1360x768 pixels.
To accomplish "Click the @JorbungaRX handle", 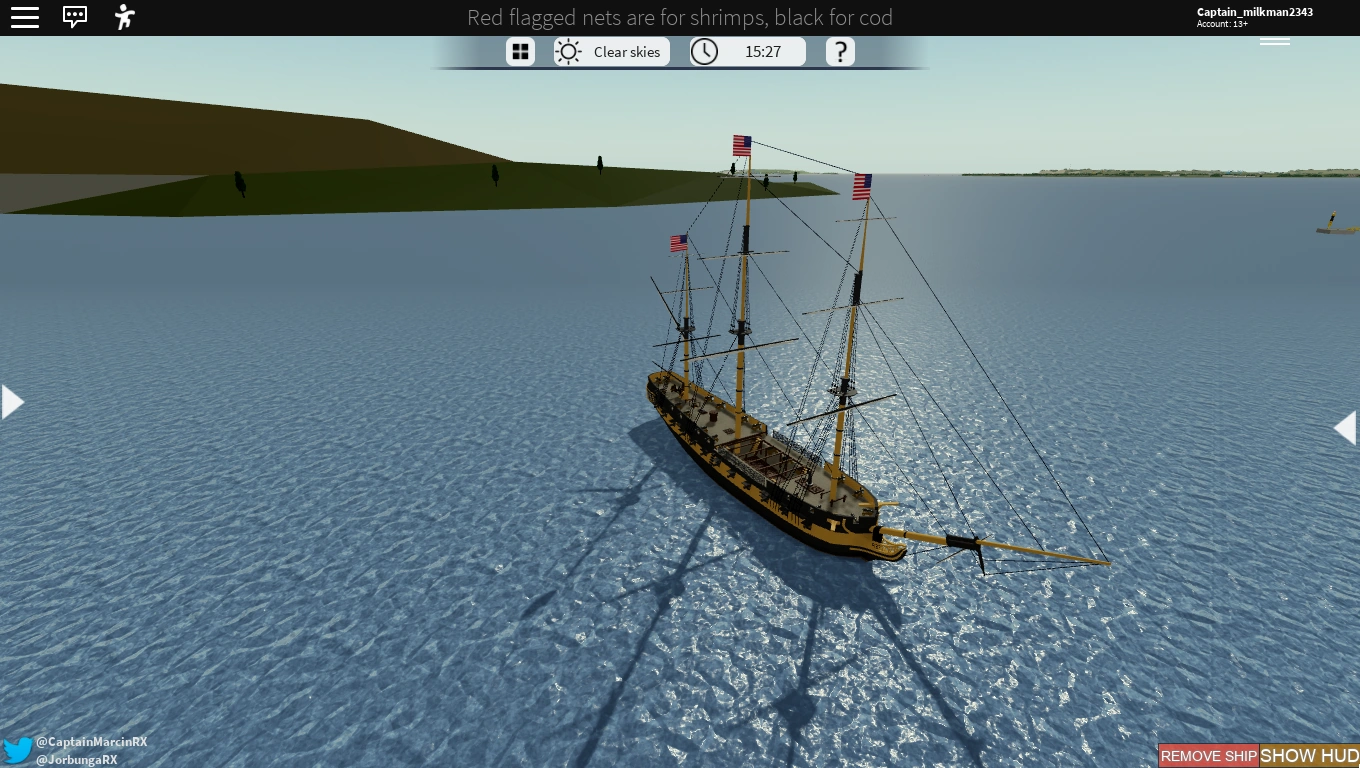I will pos(77,759).
